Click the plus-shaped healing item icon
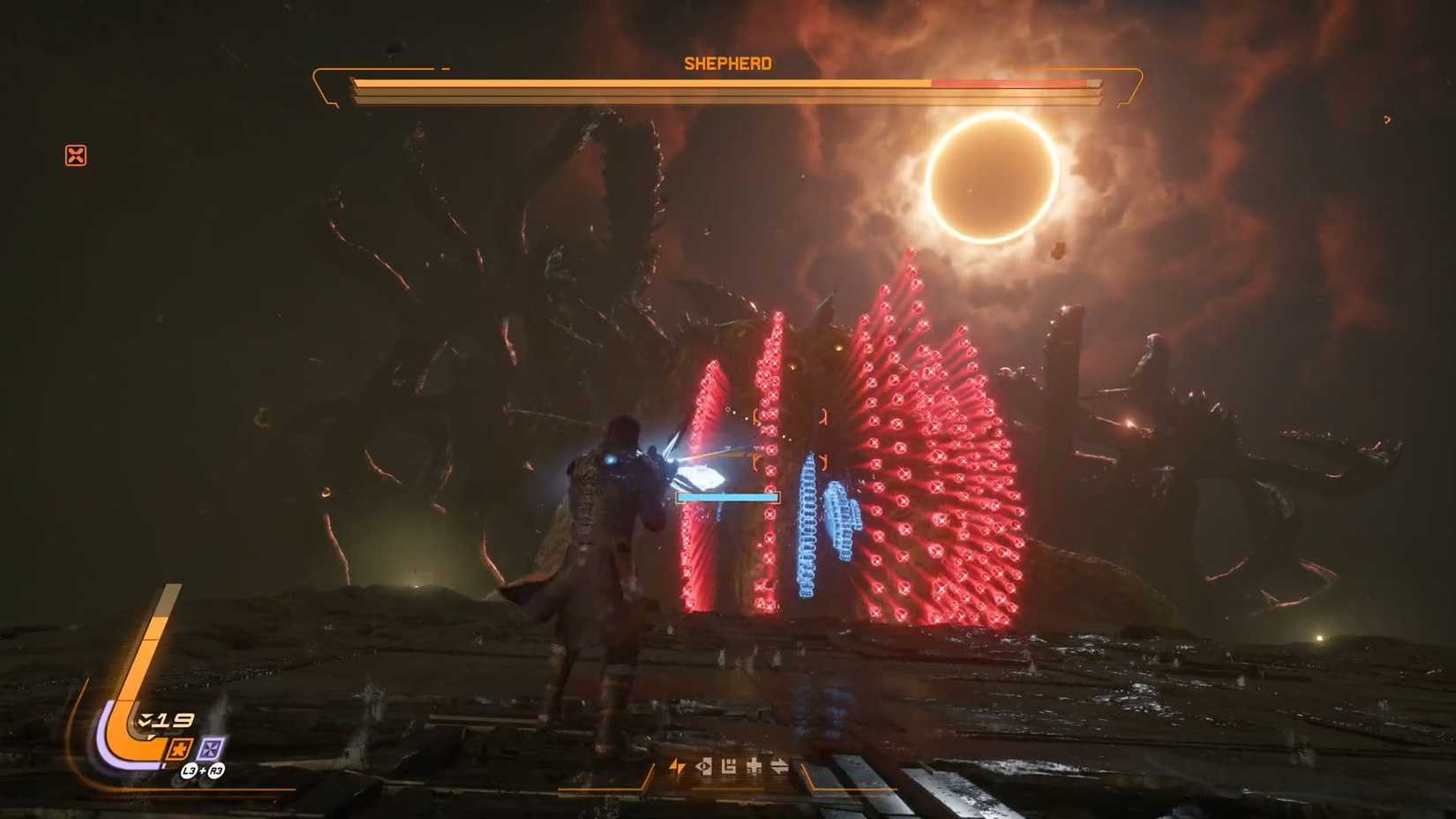 754,766
